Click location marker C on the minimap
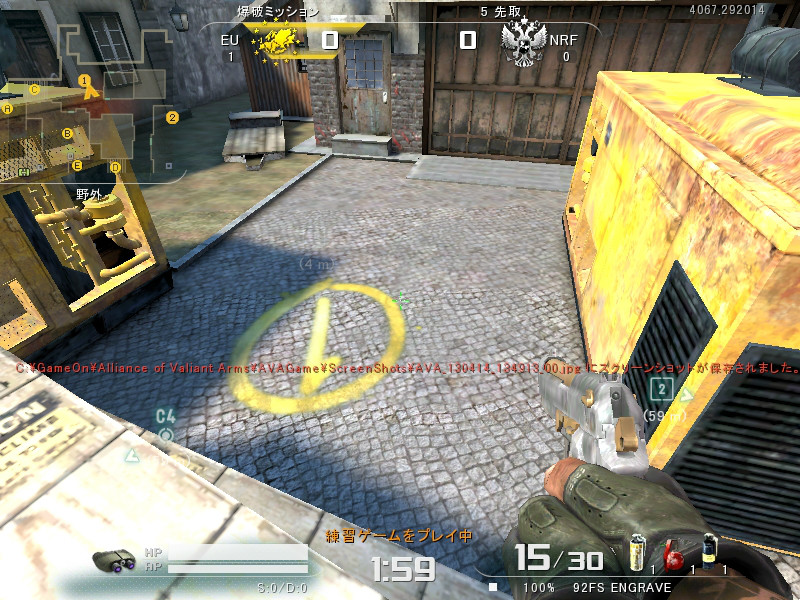 (35, 89)
